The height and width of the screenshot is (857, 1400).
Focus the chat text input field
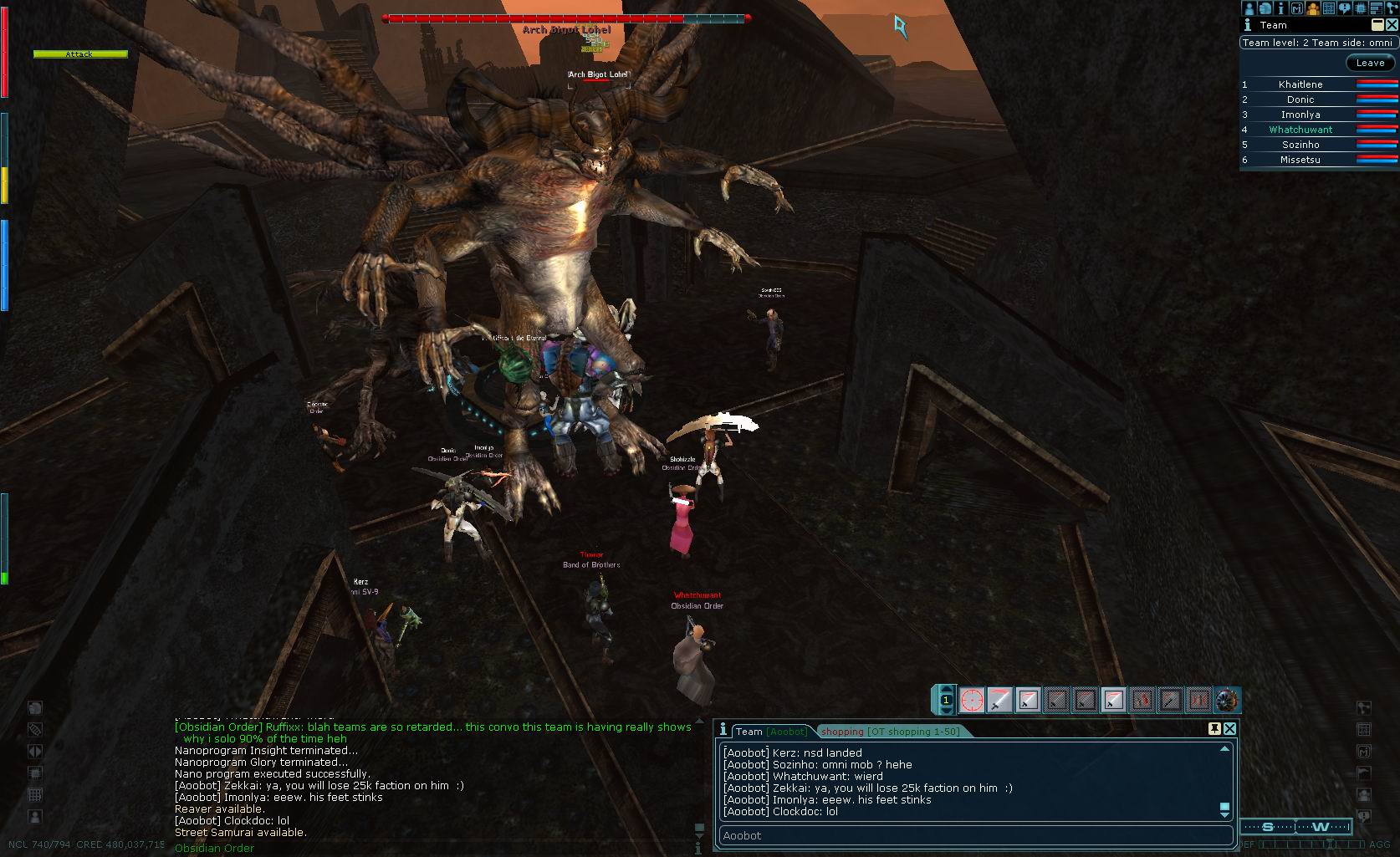click(975, 835)
